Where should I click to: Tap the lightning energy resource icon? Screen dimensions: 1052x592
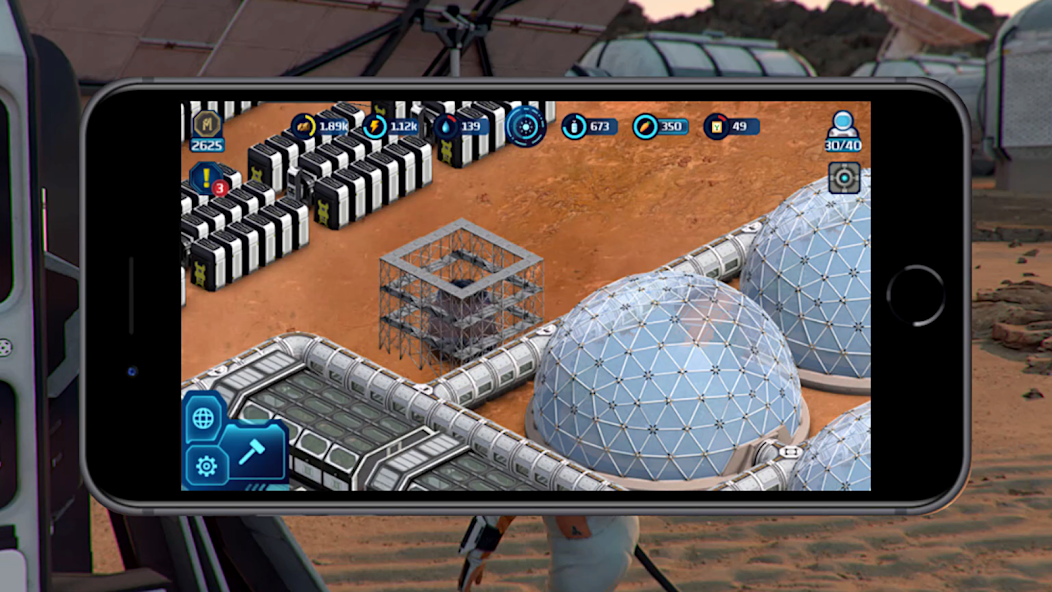pyautogui.click(x=376, y=127)
